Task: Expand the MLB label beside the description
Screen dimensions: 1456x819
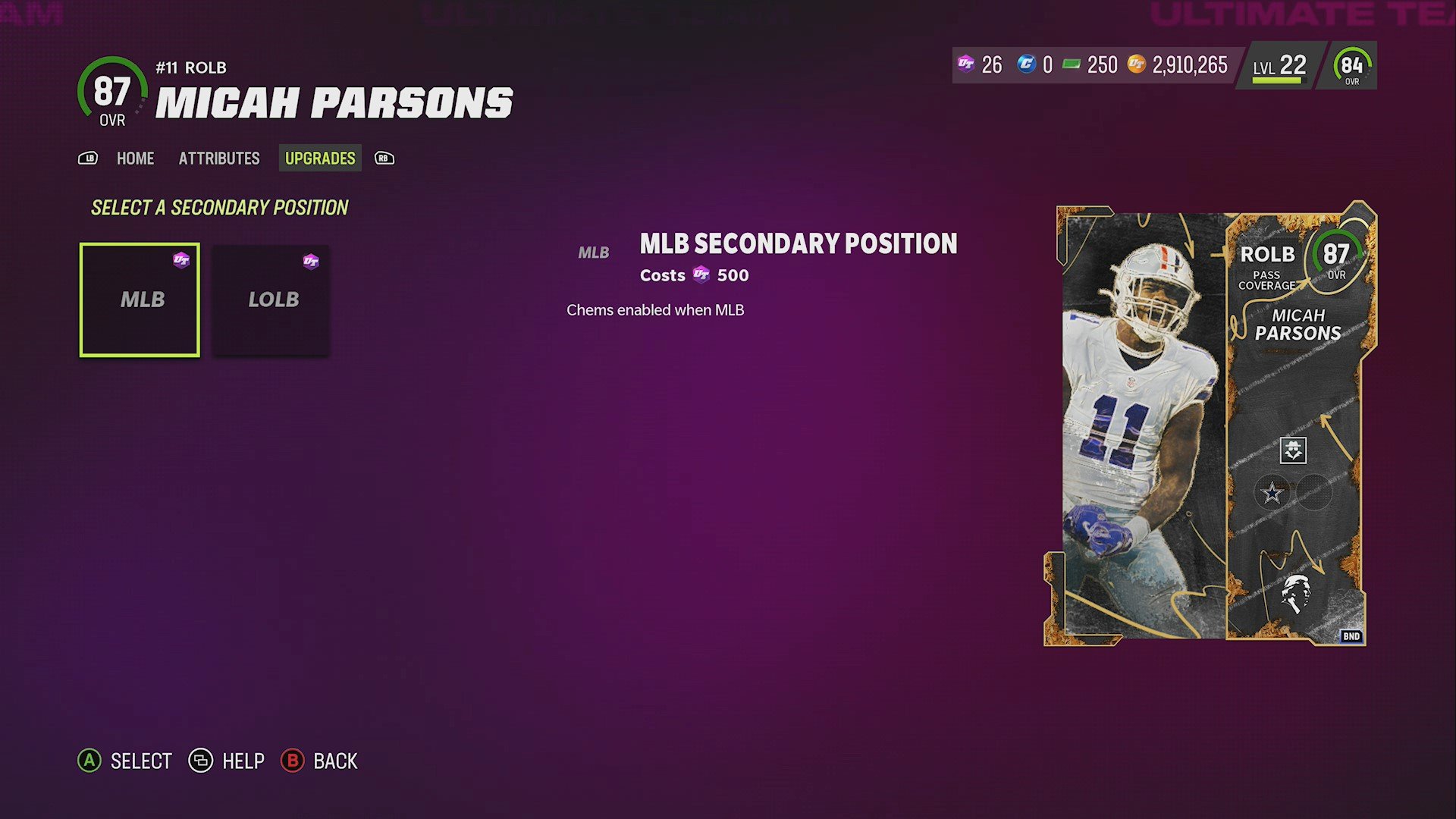Action: coord(594,251)
